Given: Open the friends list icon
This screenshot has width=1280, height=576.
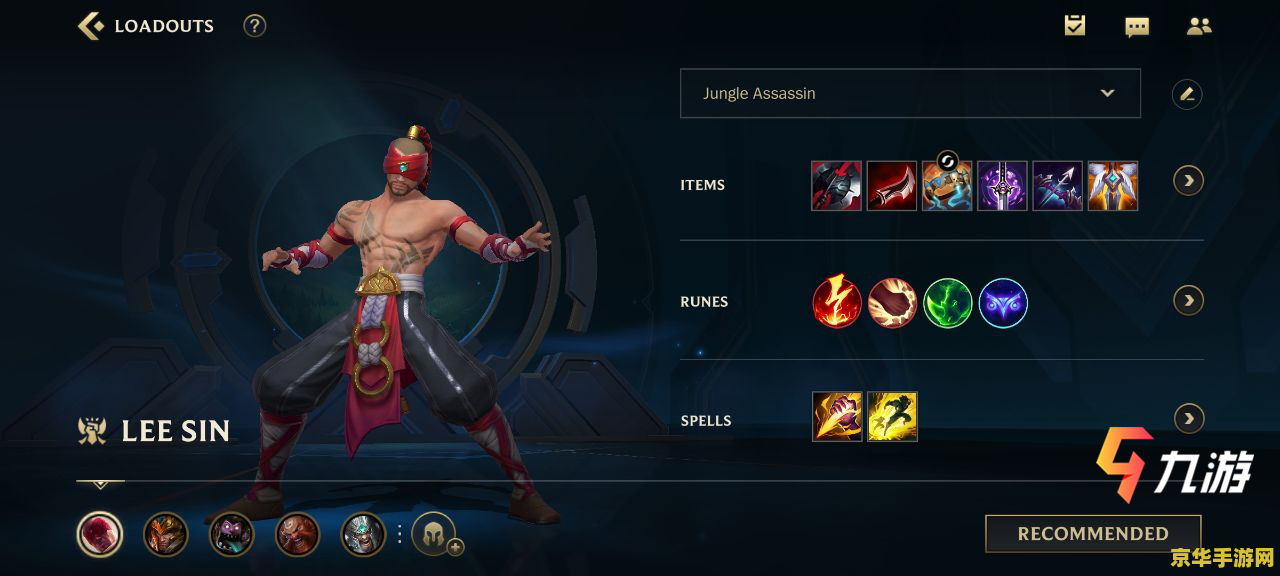Looking at the screenshot, I should [x=1199, y=26].
